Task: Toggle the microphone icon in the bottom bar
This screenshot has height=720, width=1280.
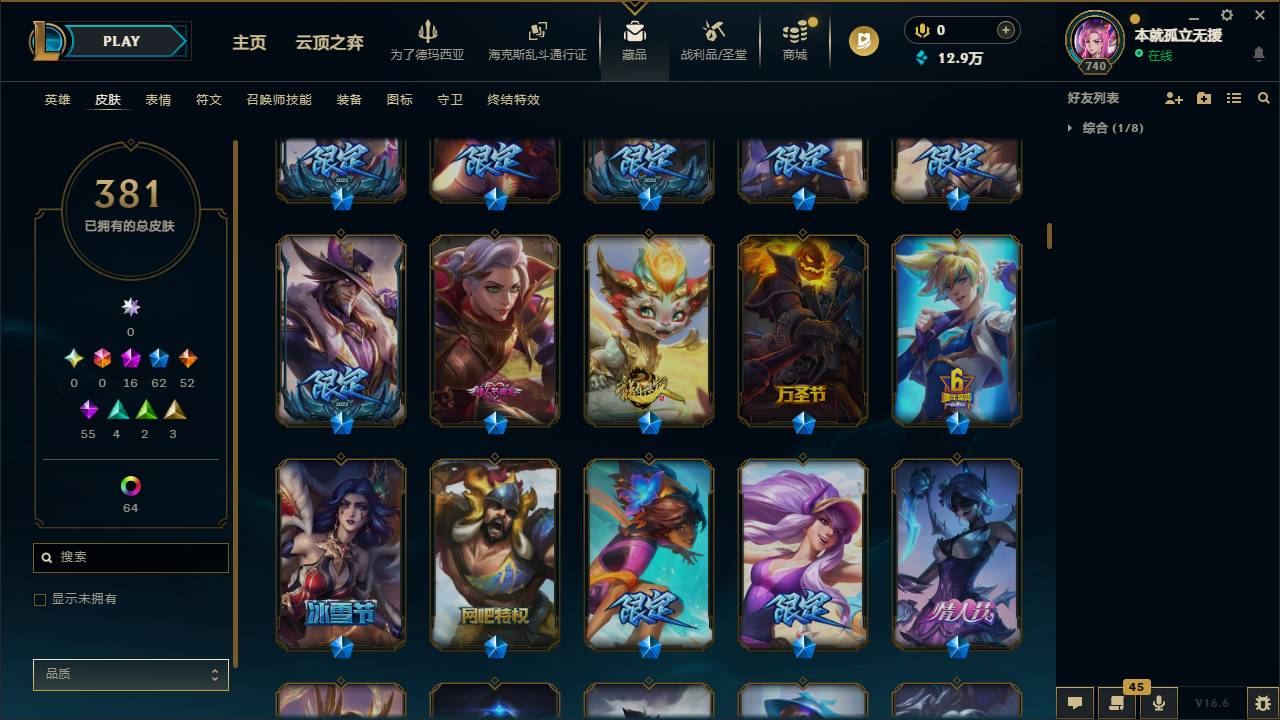Action: [x=1158, y=702]
